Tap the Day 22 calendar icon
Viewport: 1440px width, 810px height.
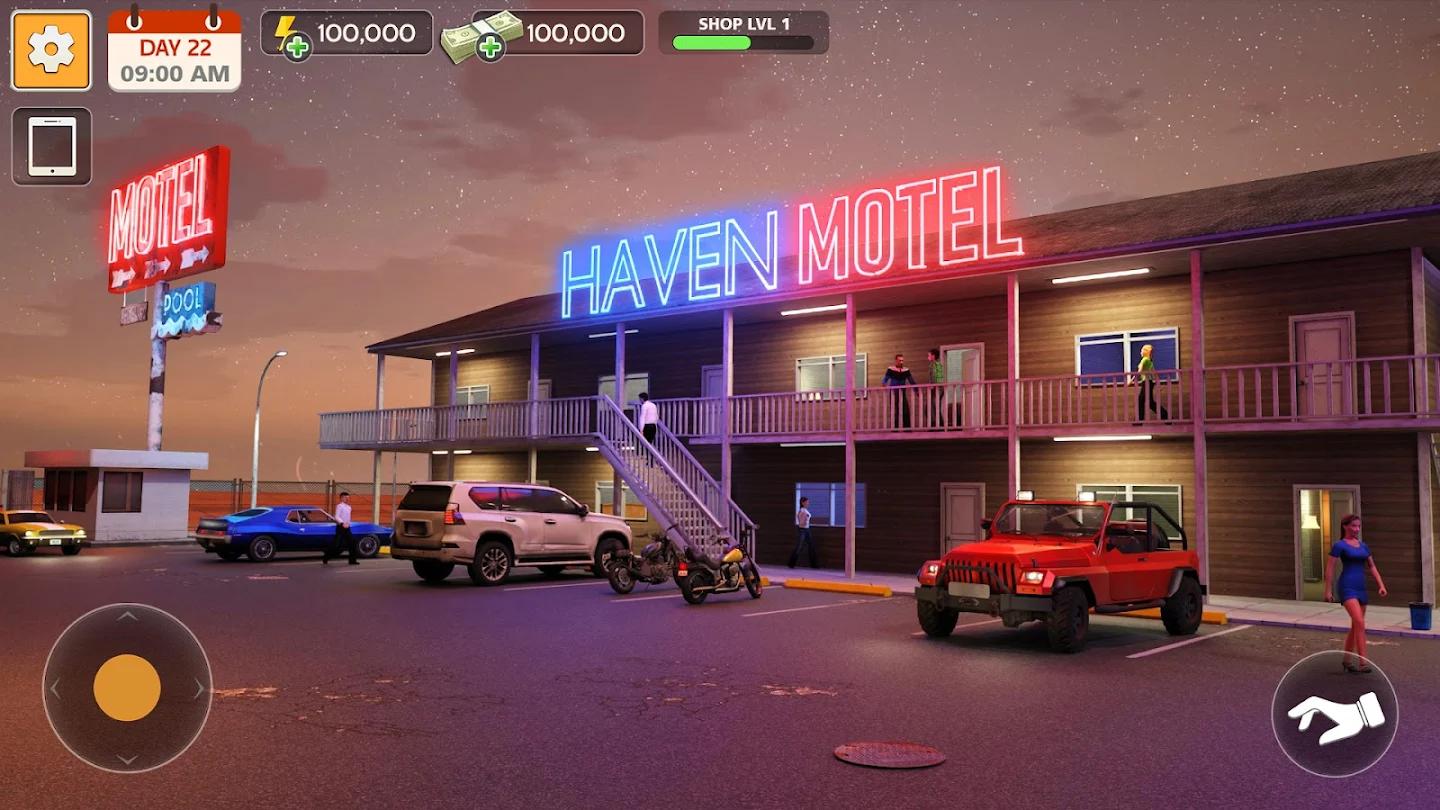pyautogui.click(x=175, y=45)
